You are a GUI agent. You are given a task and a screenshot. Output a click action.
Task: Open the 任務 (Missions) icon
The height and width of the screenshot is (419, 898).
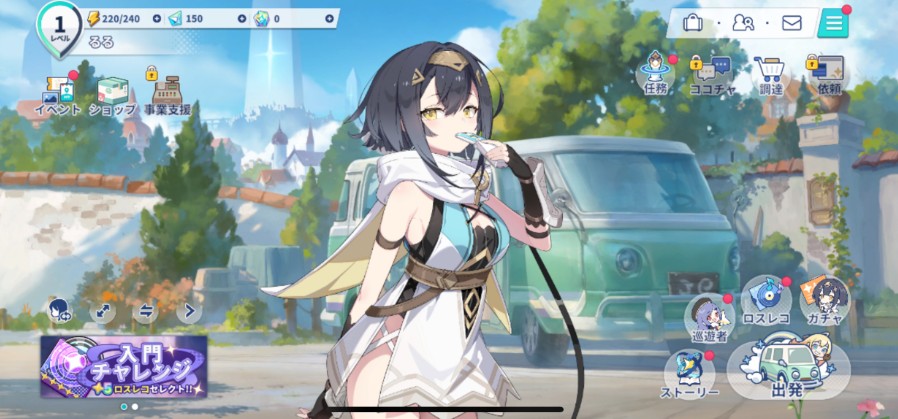point(655,72)
